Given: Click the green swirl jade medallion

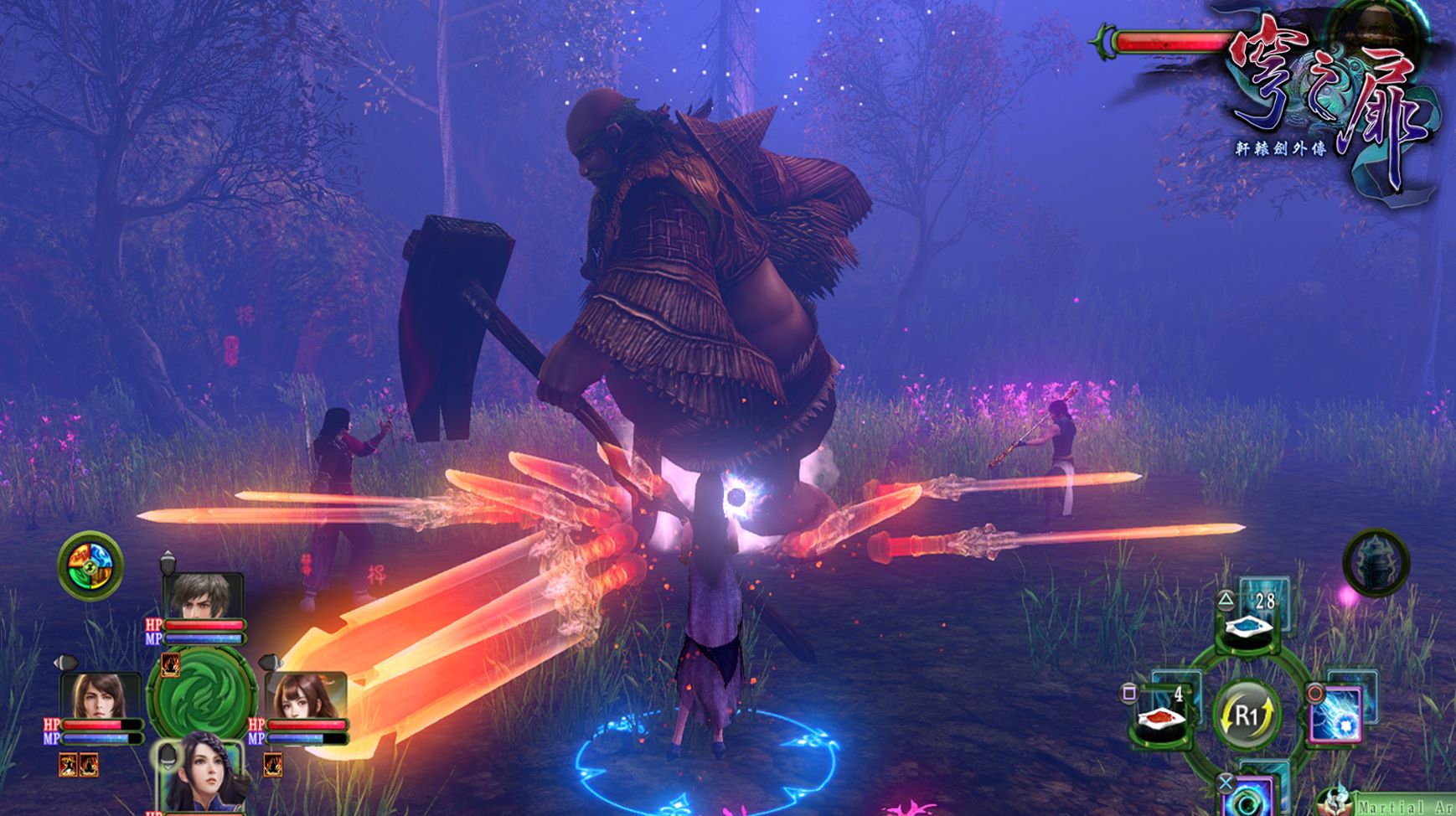Looking at the screenshot, I should [x=202, y=695].
